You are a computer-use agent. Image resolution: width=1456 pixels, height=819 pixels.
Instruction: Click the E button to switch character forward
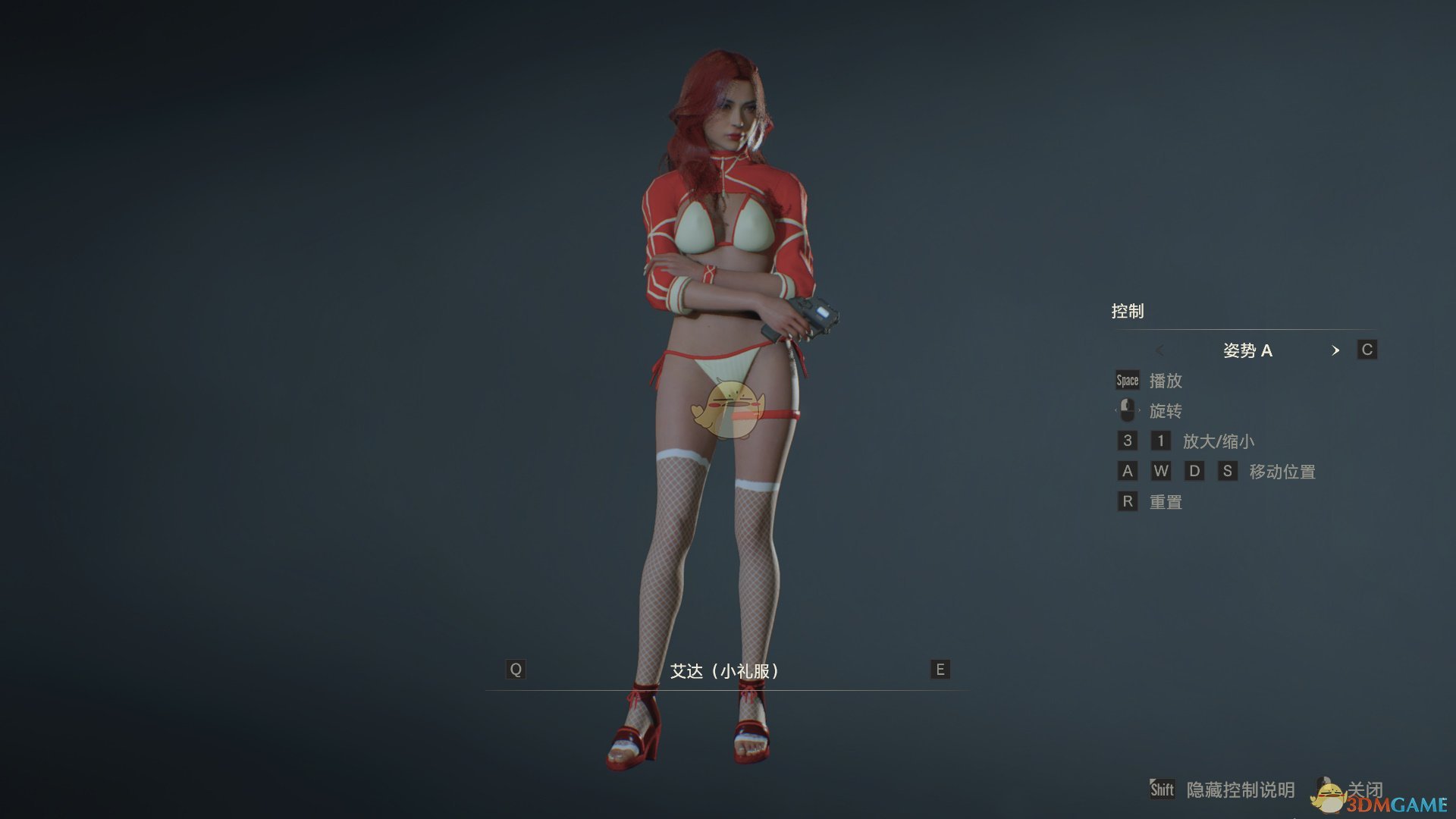[x=939, y=670]
